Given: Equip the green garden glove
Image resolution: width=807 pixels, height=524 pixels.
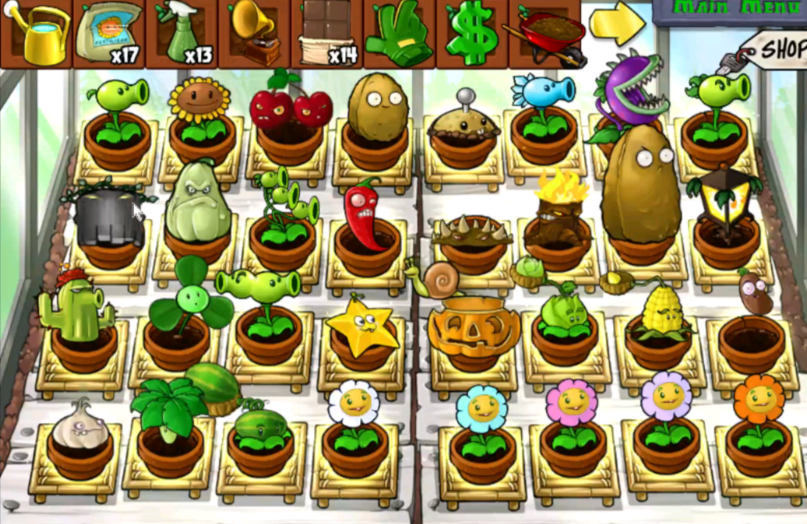Looking at the screenshot, I should pos(399,33).
